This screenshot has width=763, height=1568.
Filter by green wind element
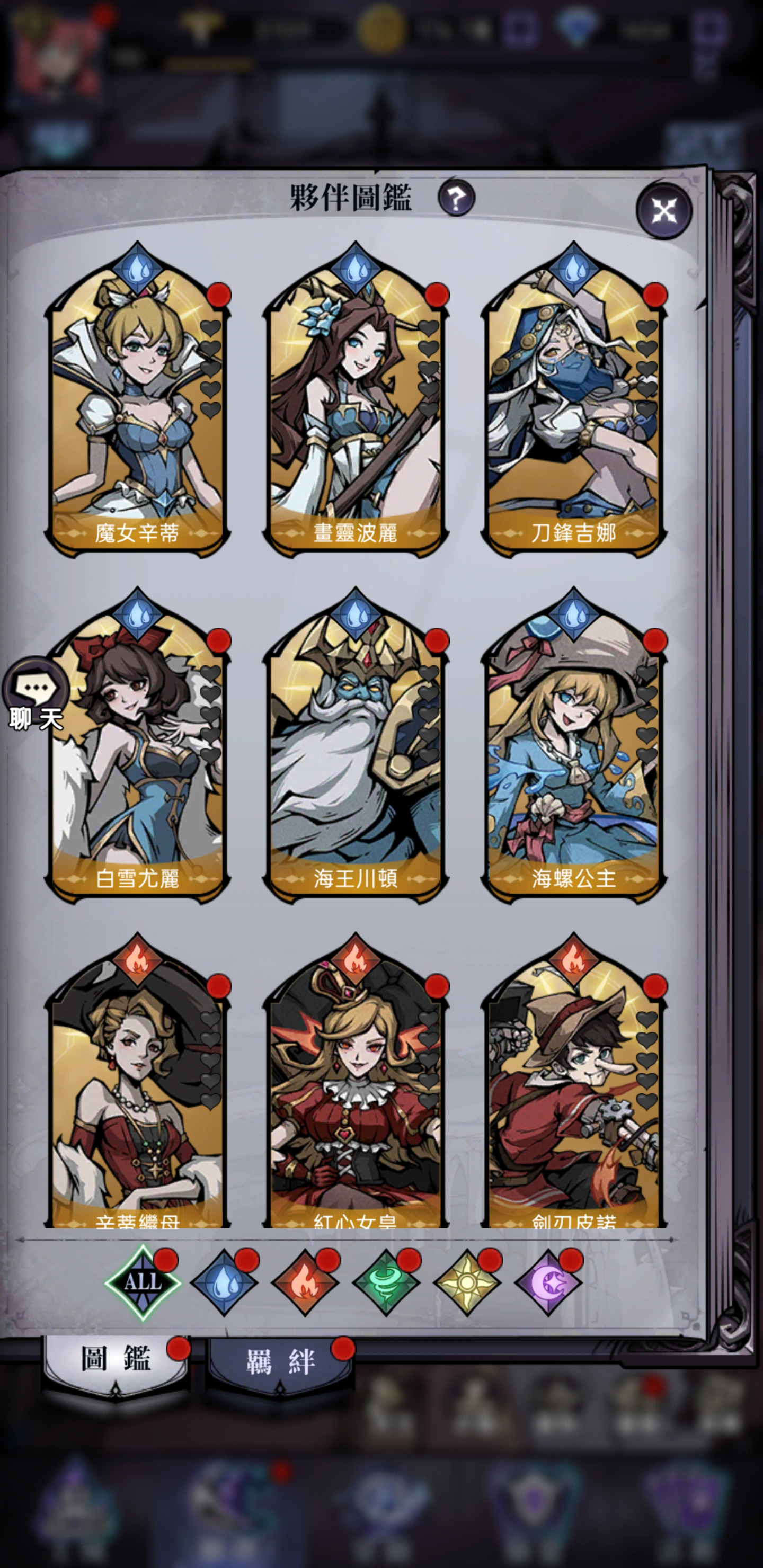pos(386,1282)
